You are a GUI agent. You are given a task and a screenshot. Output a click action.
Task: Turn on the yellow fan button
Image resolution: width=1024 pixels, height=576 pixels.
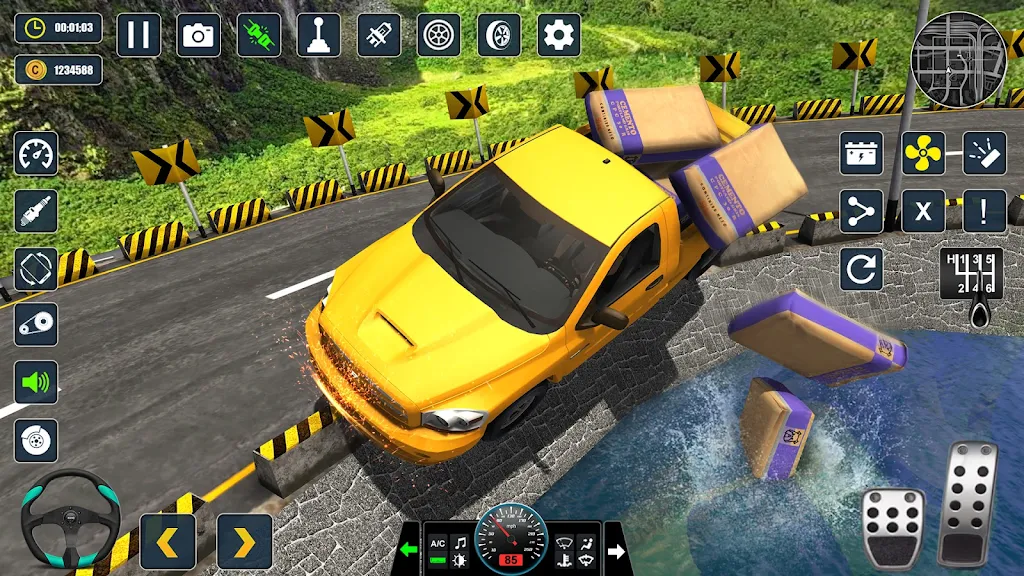pos(923,153)
